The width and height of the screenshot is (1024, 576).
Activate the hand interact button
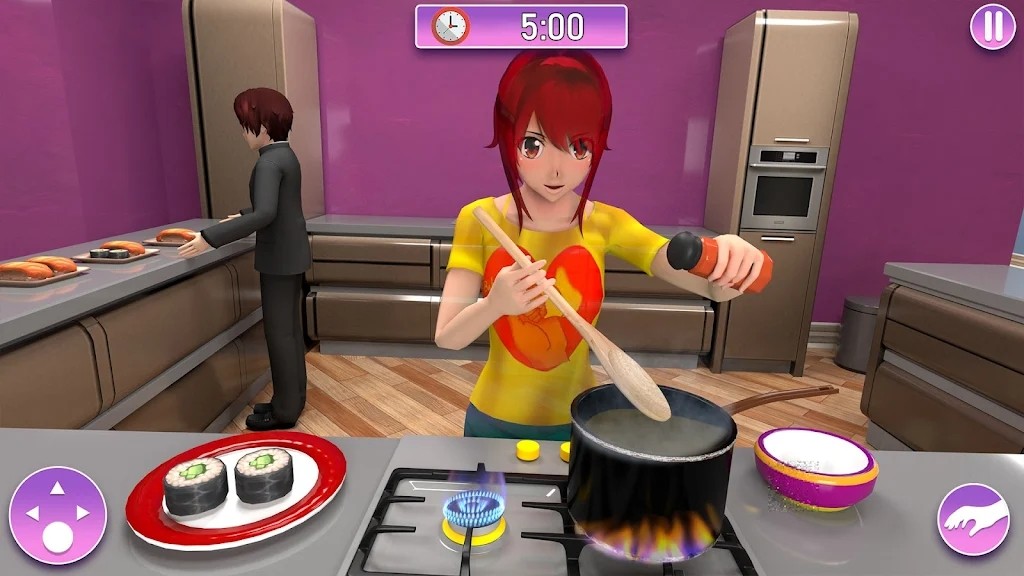coord(973,519)
